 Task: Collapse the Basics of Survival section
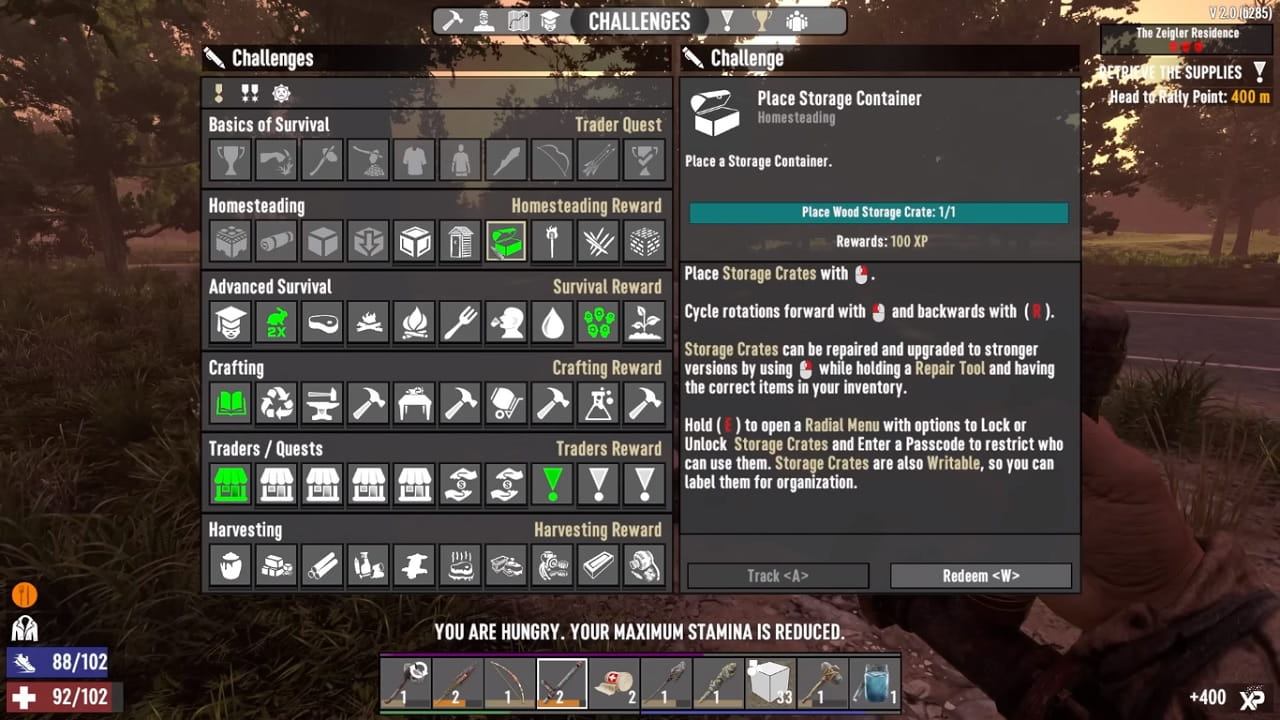[x=269, y=124]
